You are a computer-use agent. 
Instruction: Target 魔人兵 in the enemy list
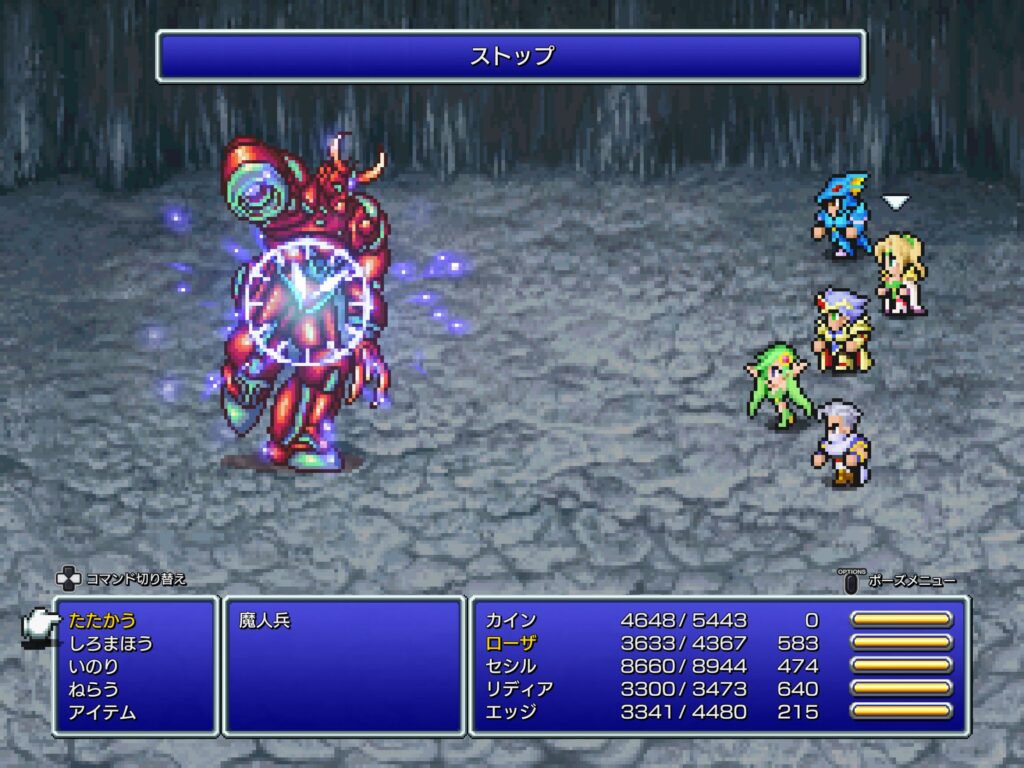pos(264,620)
